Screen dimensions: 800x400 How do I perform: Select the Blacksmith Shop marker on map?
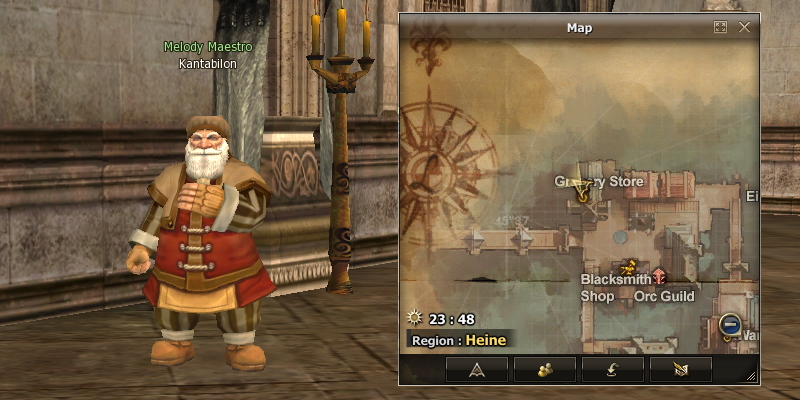pos(629,267)
